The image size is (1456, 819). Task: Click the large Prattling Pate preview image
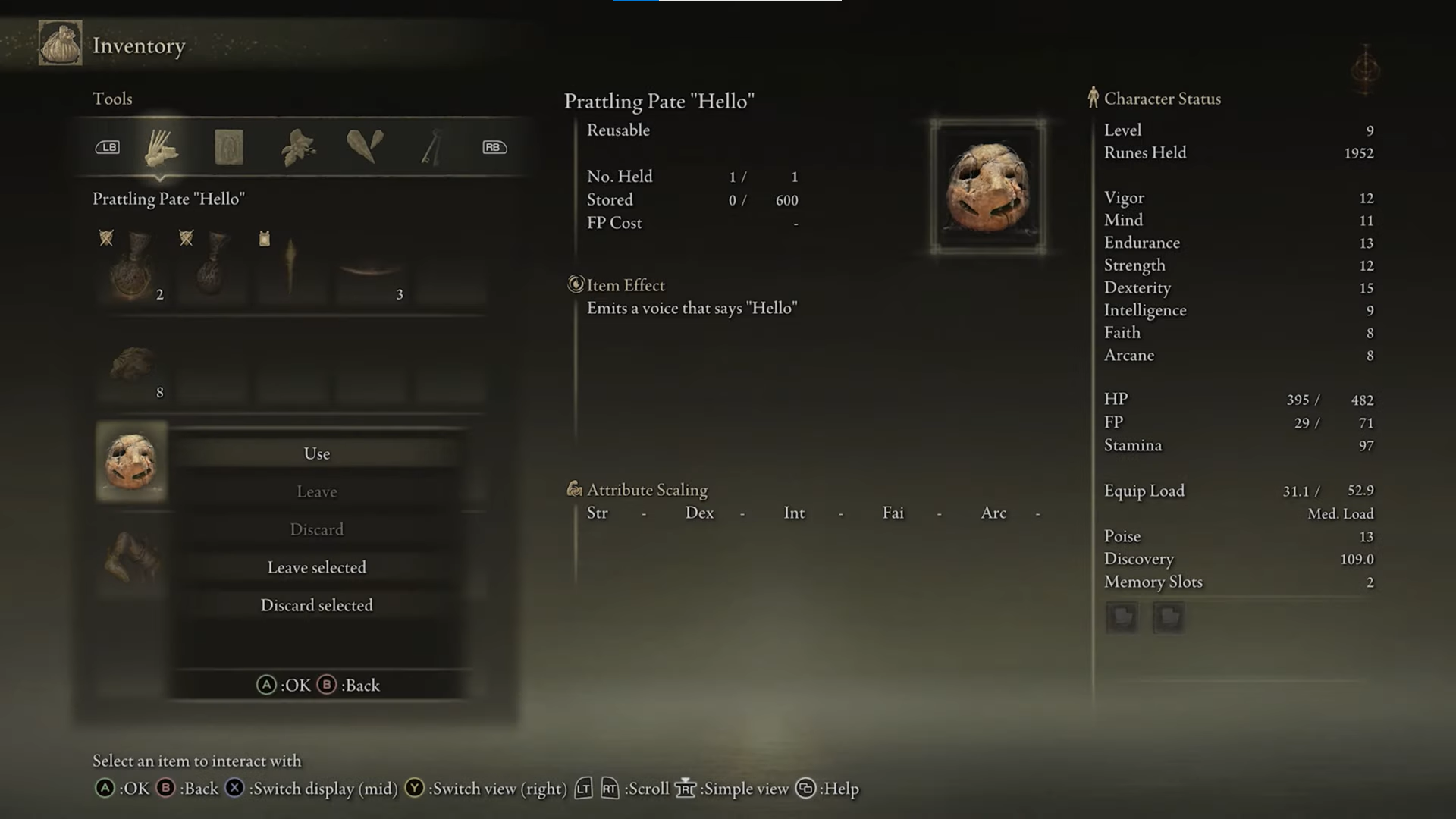[987, 187]
